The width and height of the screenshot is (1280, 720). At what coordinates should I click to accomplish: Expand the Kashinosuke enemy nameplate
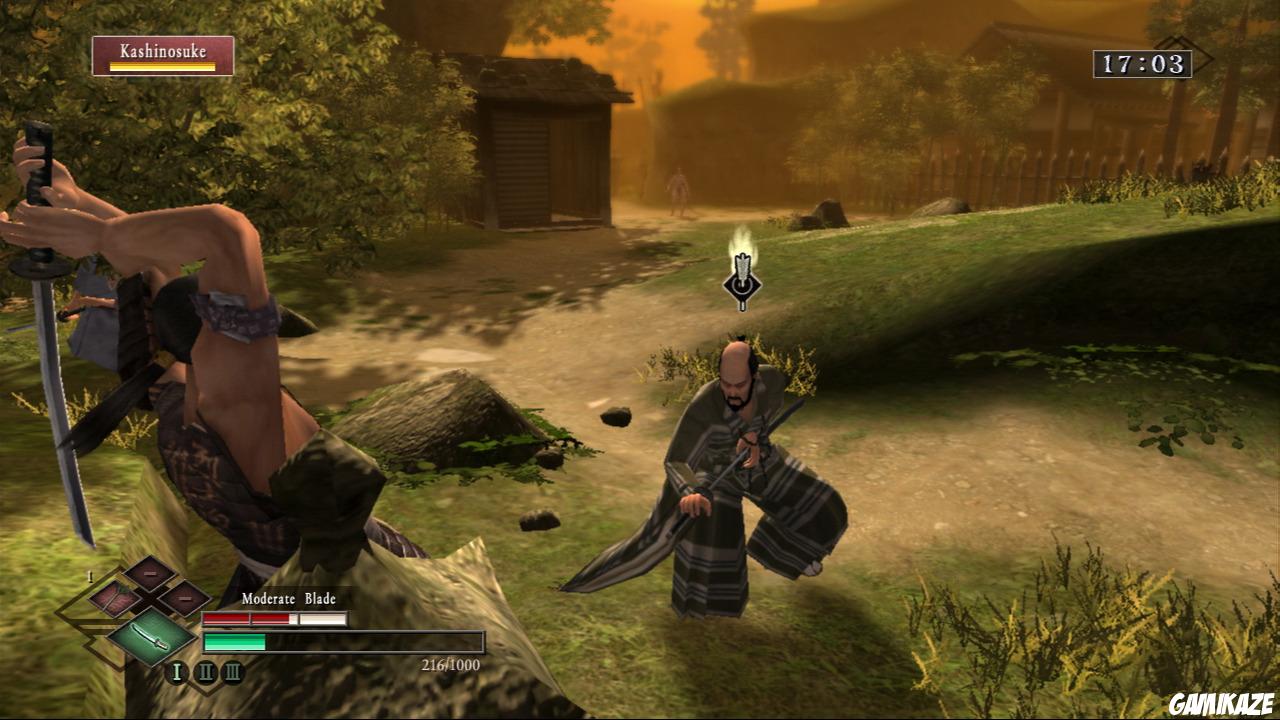[163, 54]
